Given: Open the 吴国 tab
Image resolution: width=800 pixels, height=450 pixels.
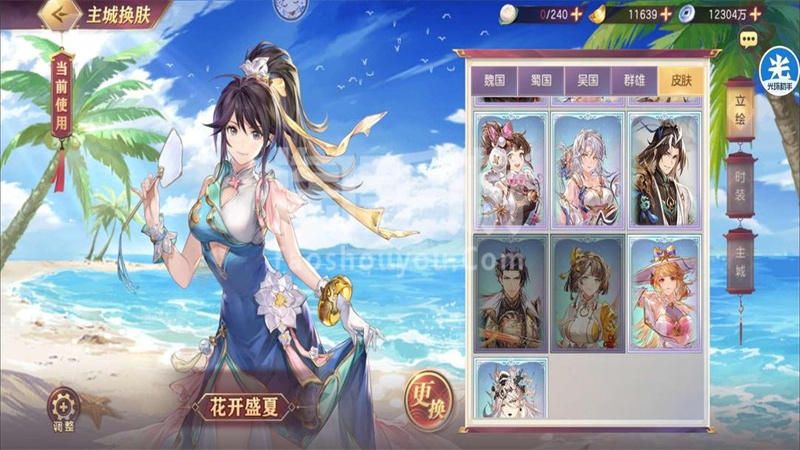Looking at the screenshot, I should pos(587,80).
